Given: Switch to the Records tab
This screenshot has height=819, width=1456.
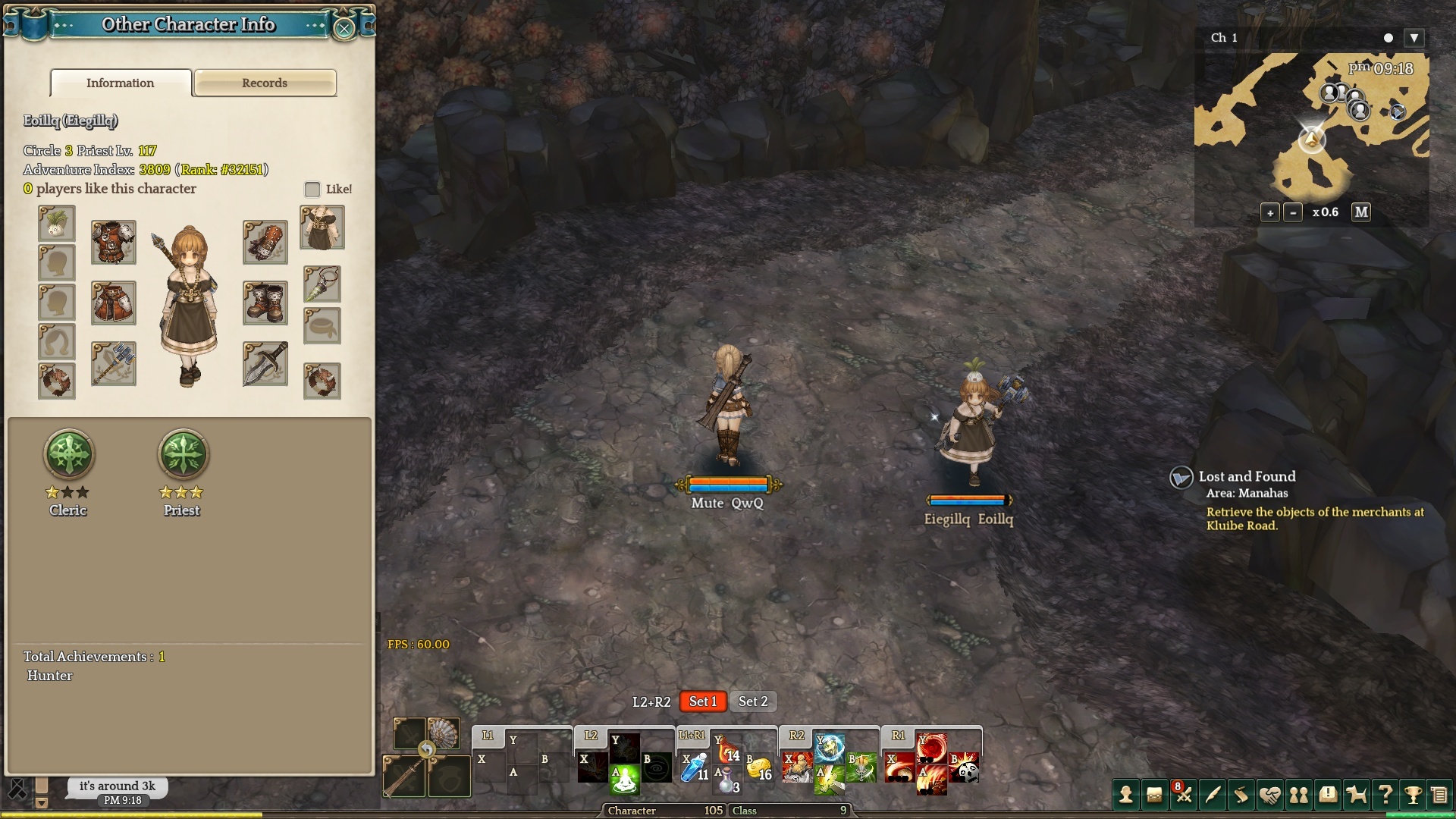Looking at the screenshot, I should [x=265, y=83].
